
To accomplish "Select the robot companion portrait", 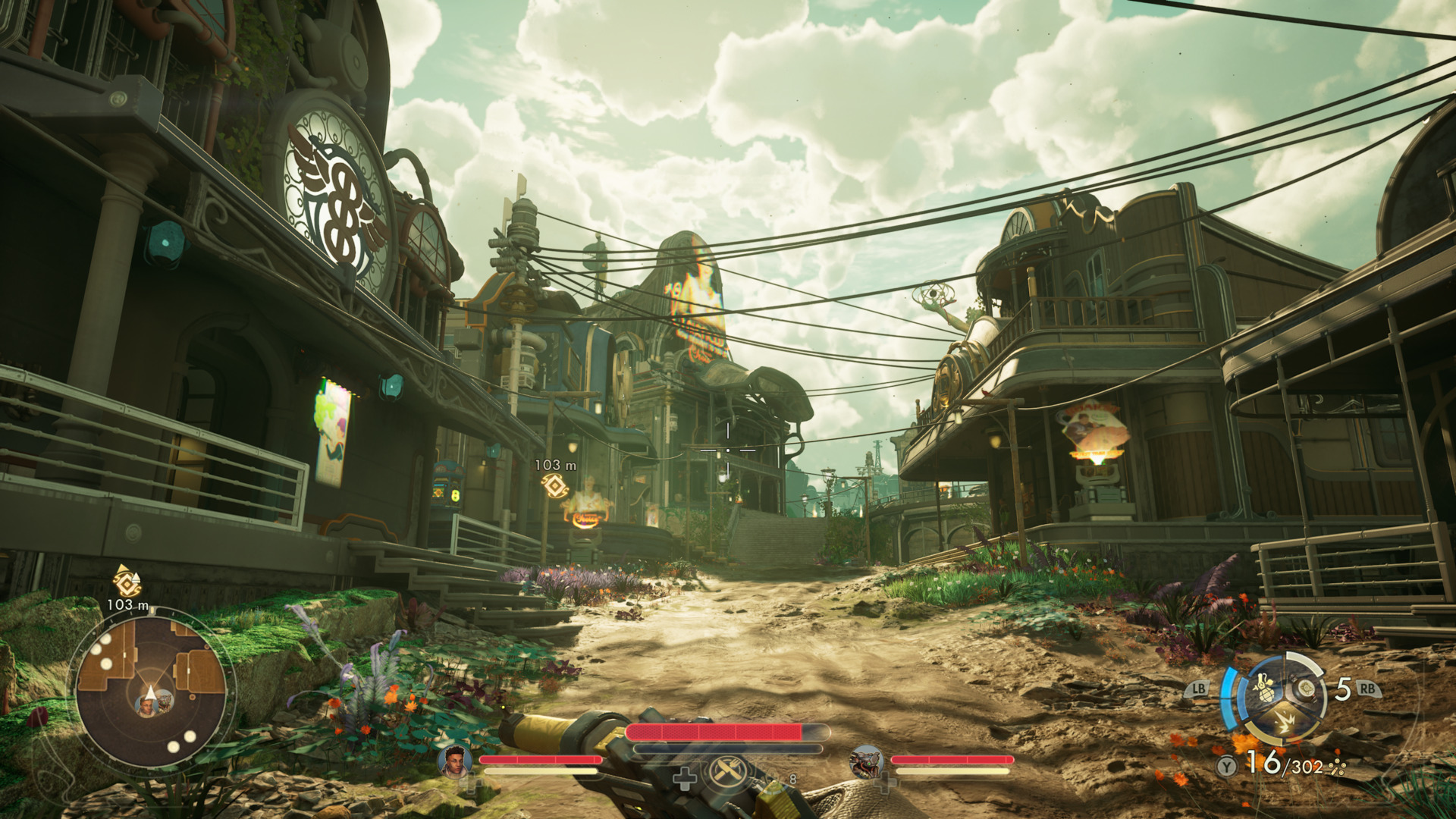I will pyautogui.click(x=866, y=761).
